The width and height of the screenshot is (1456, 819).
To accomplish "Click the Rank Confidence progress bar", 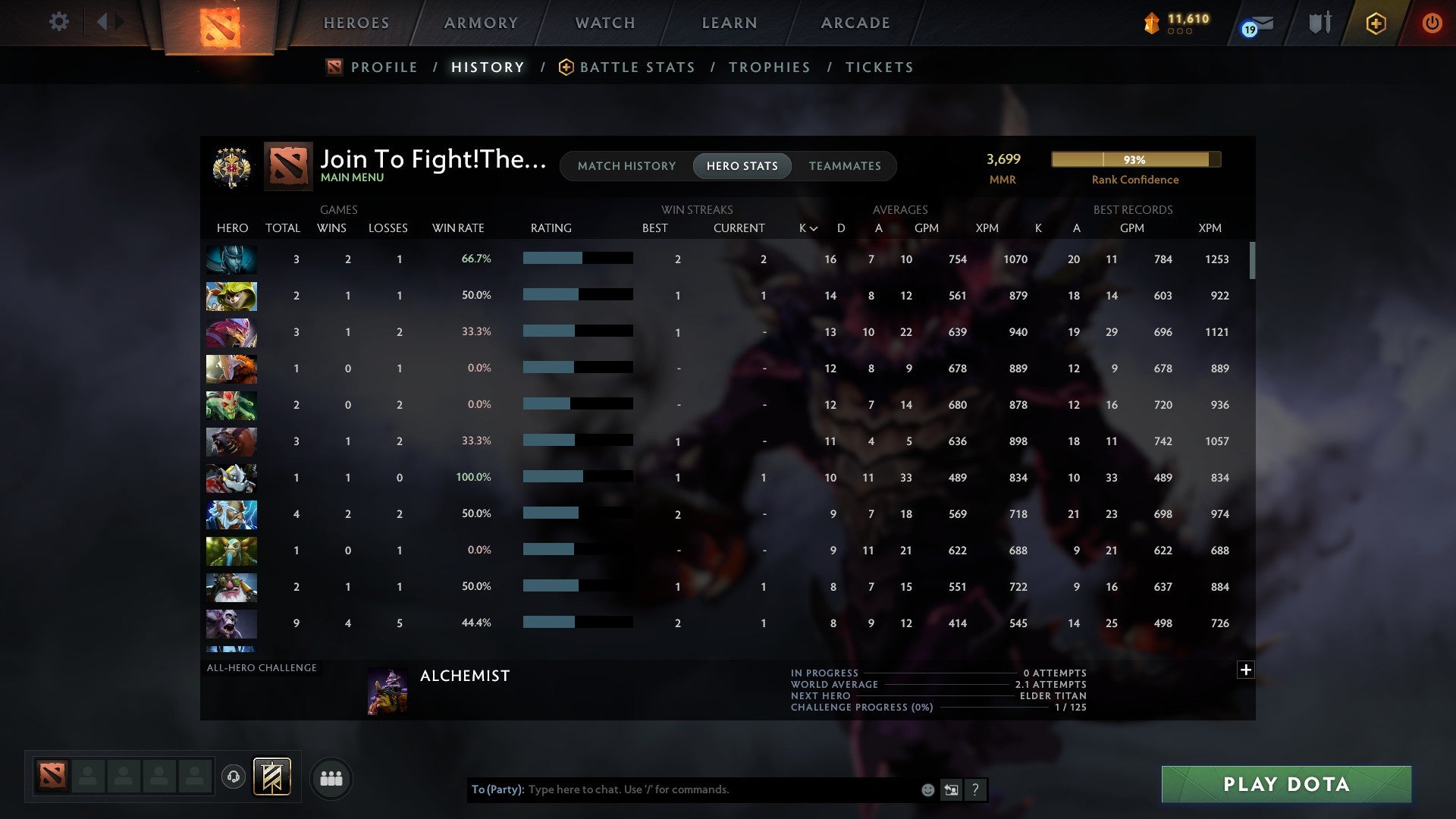I will [1135, 160].
